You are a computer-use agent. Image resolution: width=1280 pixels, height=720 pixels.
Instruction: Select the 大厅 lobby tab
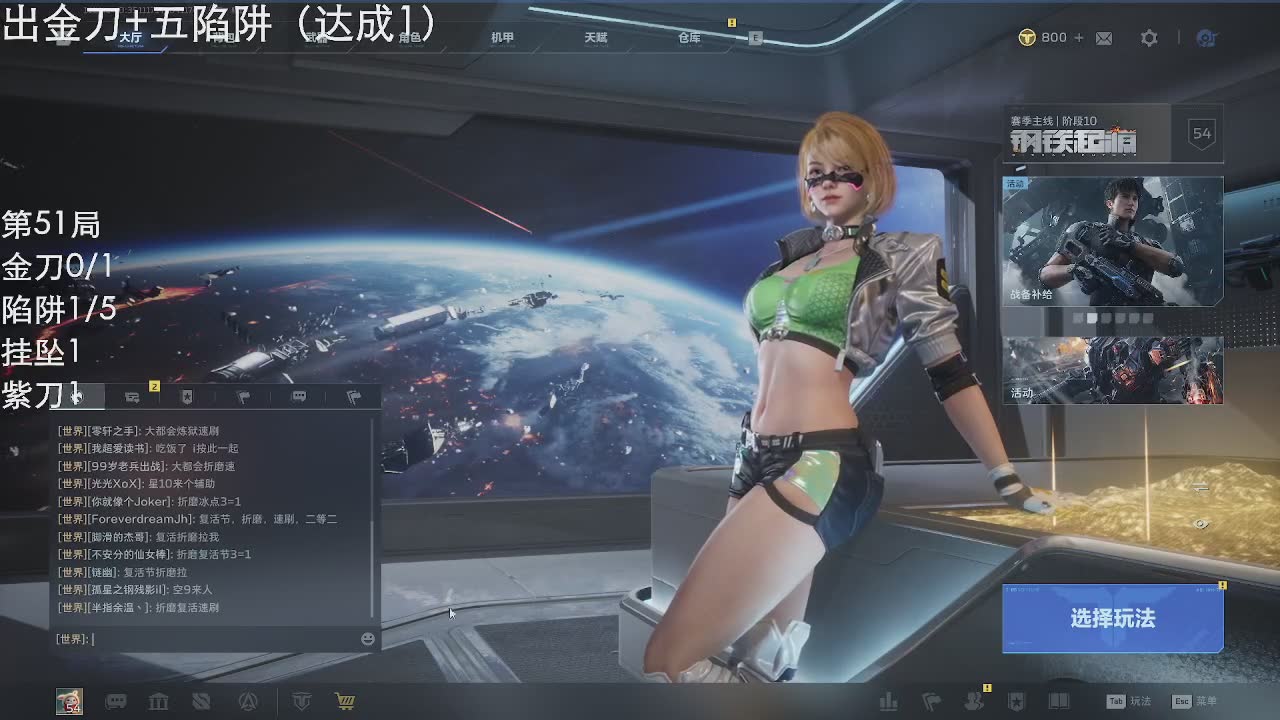130,38
